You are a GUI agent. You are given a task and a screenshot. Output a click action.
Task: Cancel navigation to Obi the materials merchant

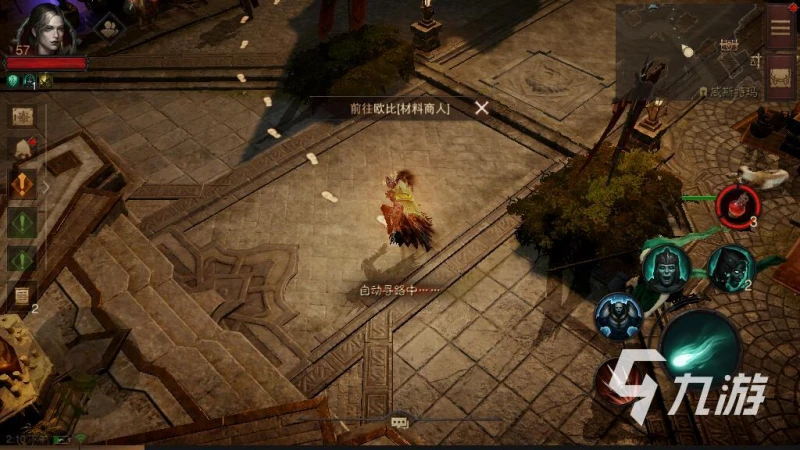[482, 108]
